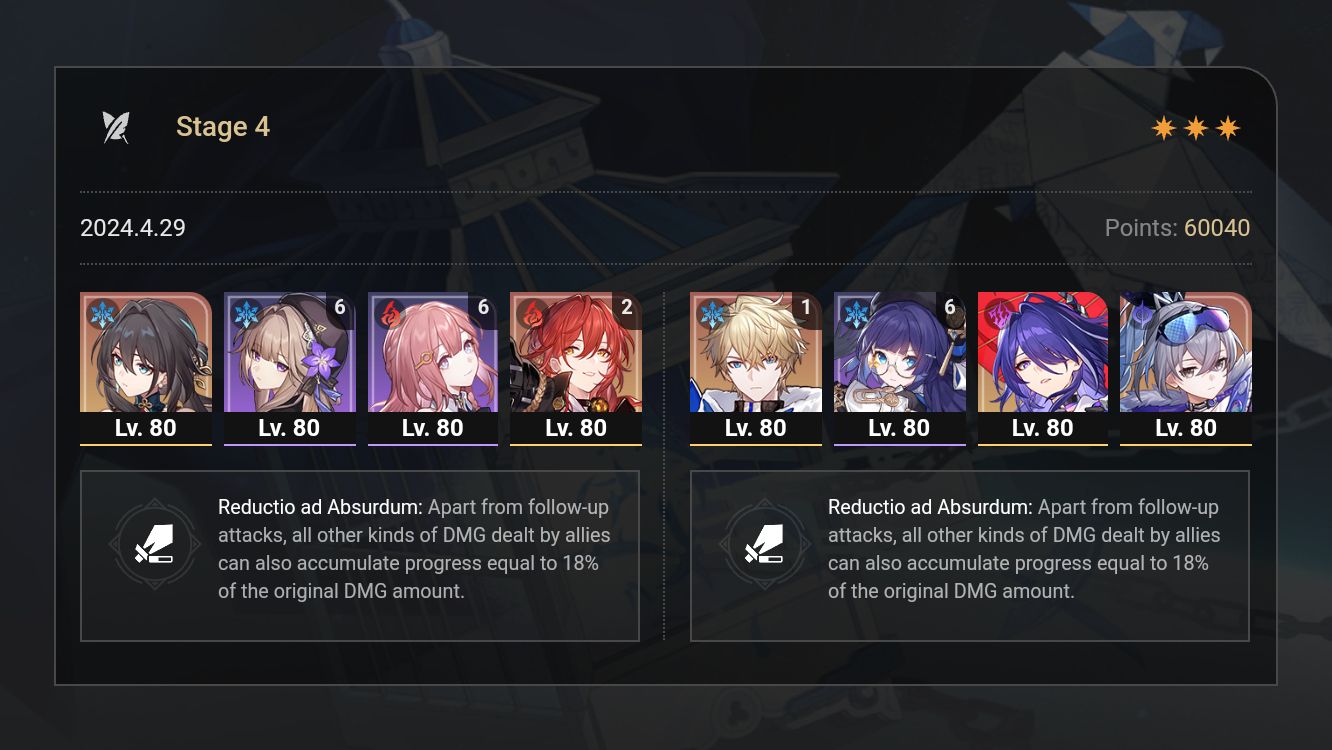The width and height of the screenshot is (1332, 750).
Task: Select Silver Wolf's character portrait
Action: [x=1186, y=355]
